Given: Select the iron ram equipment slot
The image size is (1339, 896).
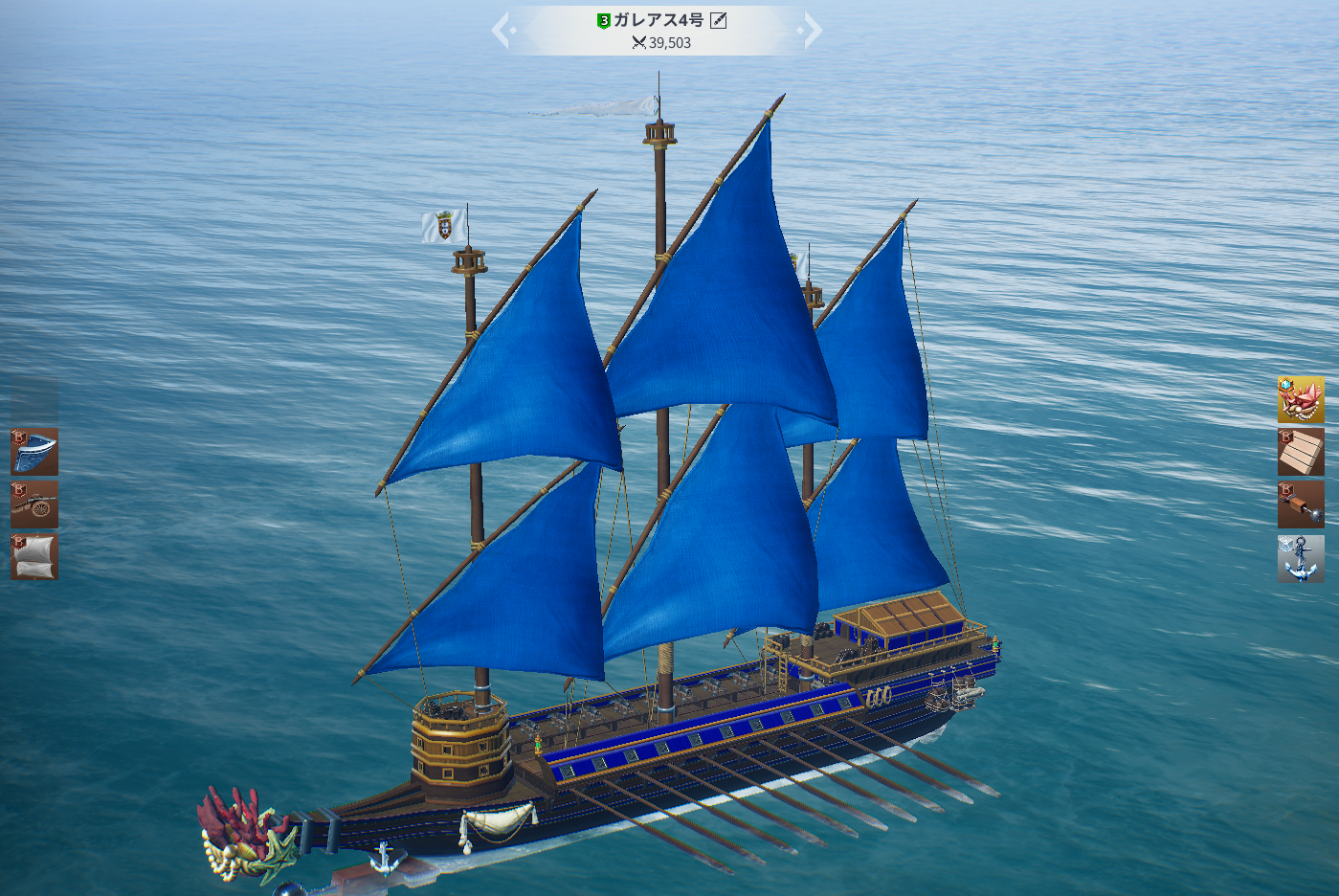Looking at the screenshot, I should click(x=1301, y=504).
